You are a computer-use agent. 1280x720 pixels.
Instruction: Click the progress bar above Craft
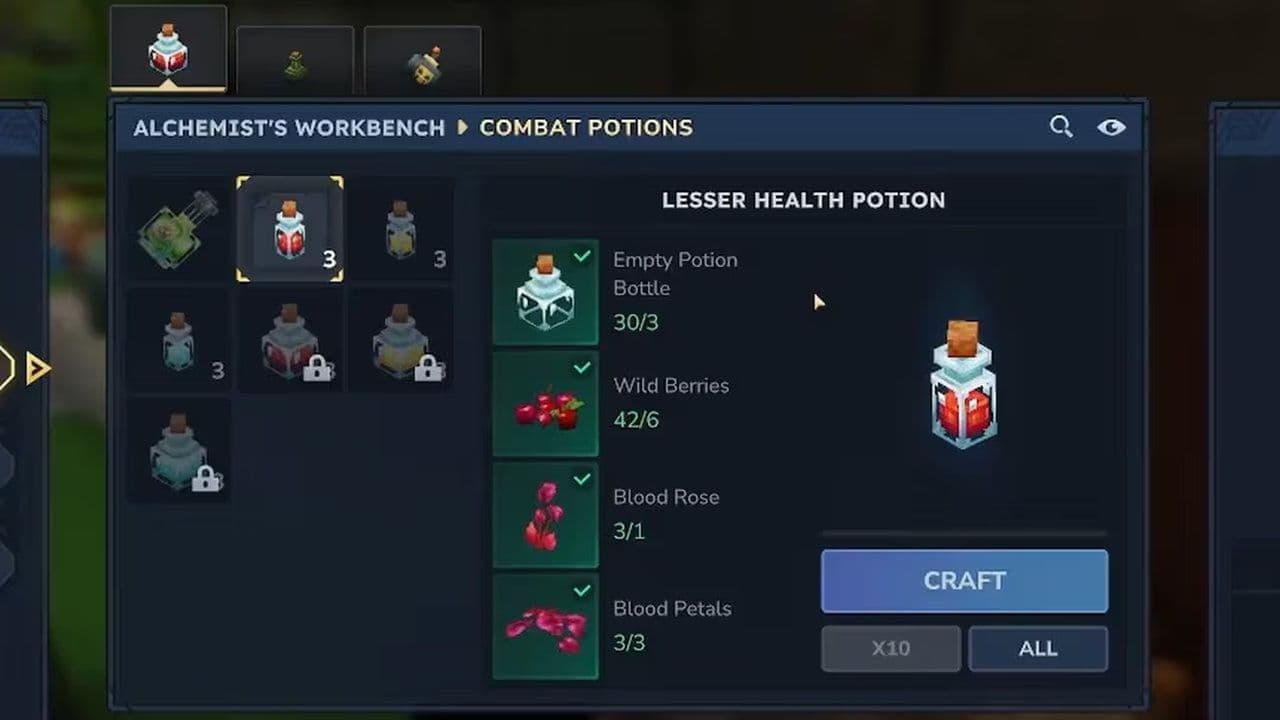(x=963, y=533)
